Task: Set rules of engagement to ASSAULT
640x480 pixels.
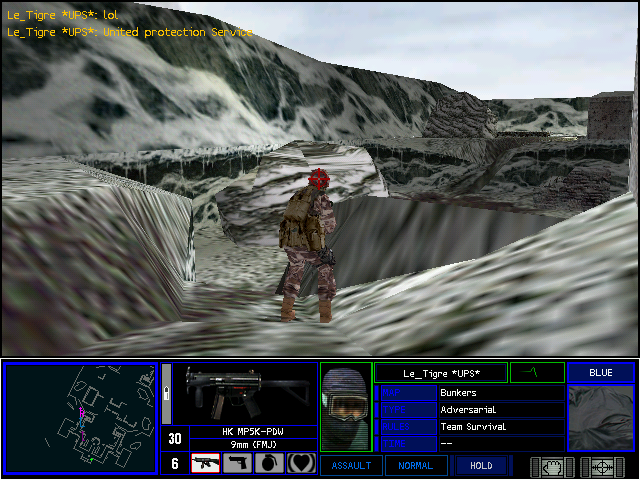Action: [x=350, y=465]
